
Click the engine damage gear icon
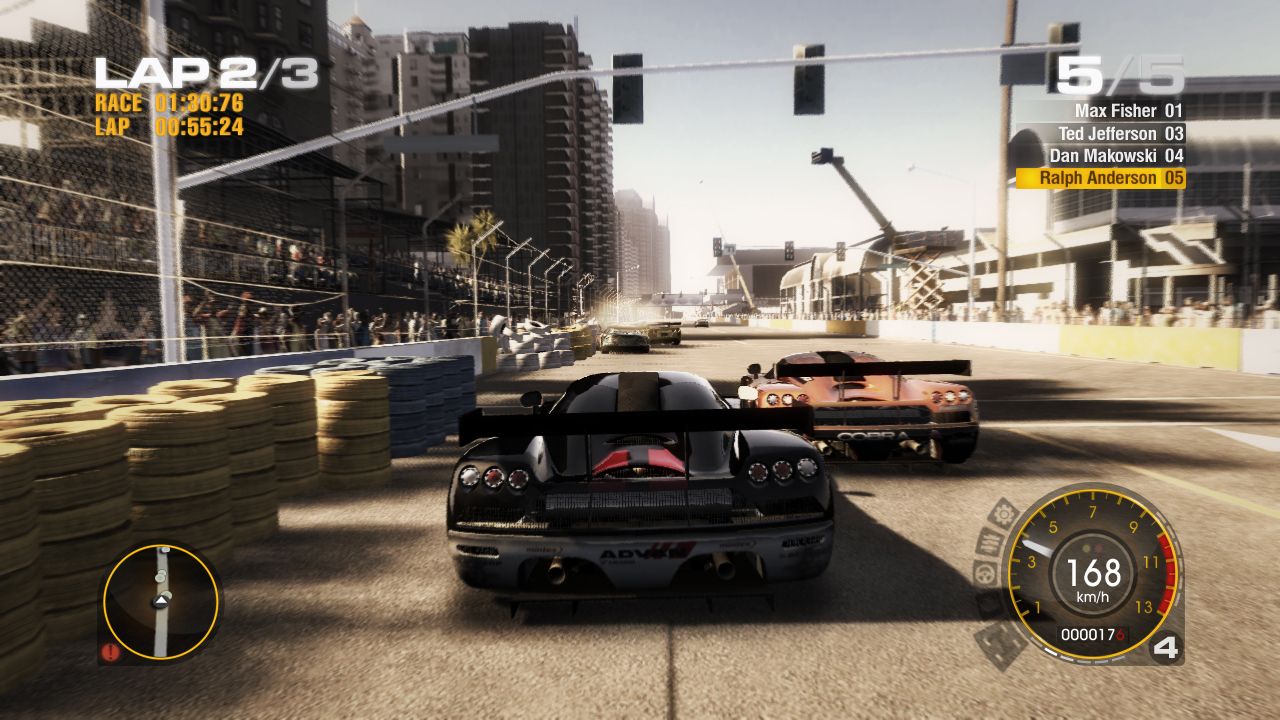point(1004,512)
